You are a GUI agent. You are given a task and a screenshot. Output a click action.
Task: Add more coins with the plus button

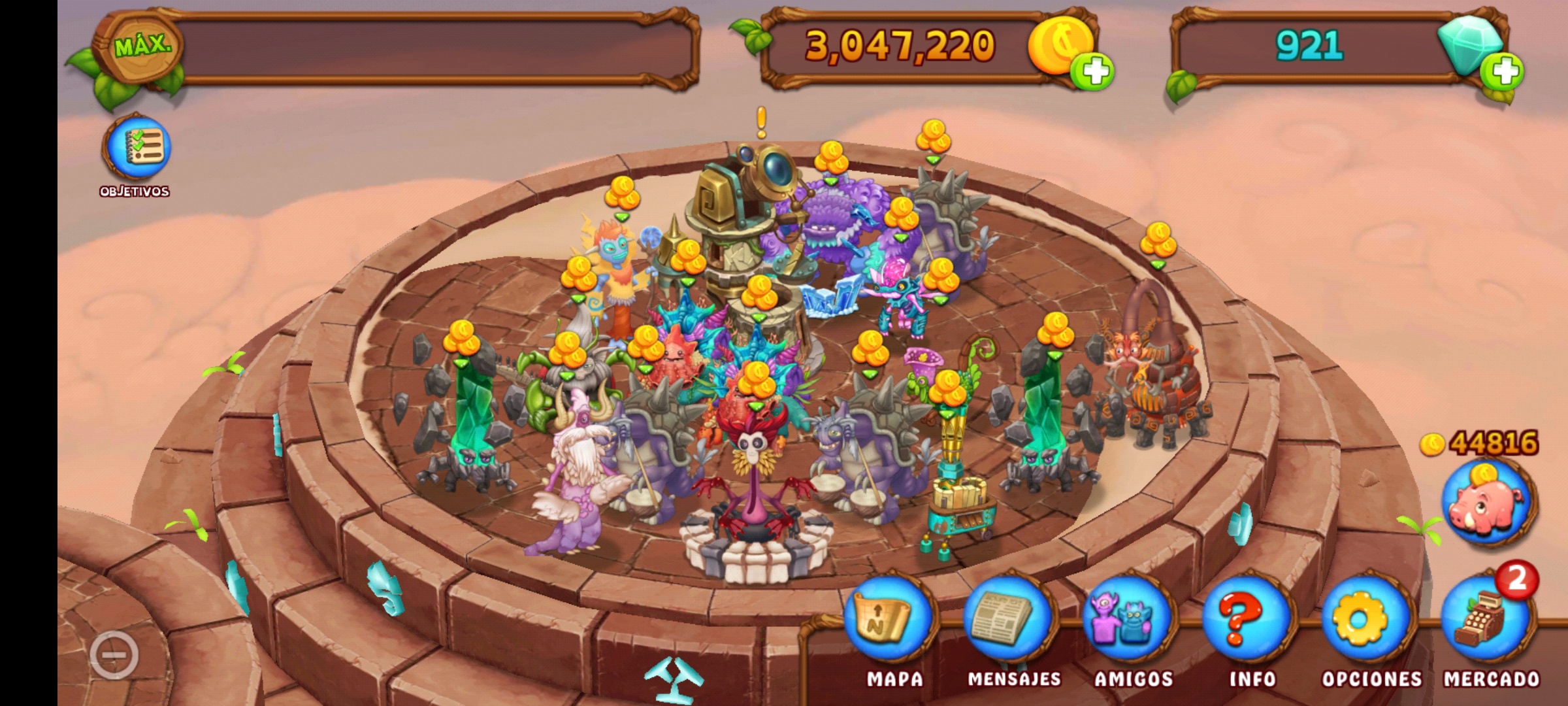click(1093, 71)
